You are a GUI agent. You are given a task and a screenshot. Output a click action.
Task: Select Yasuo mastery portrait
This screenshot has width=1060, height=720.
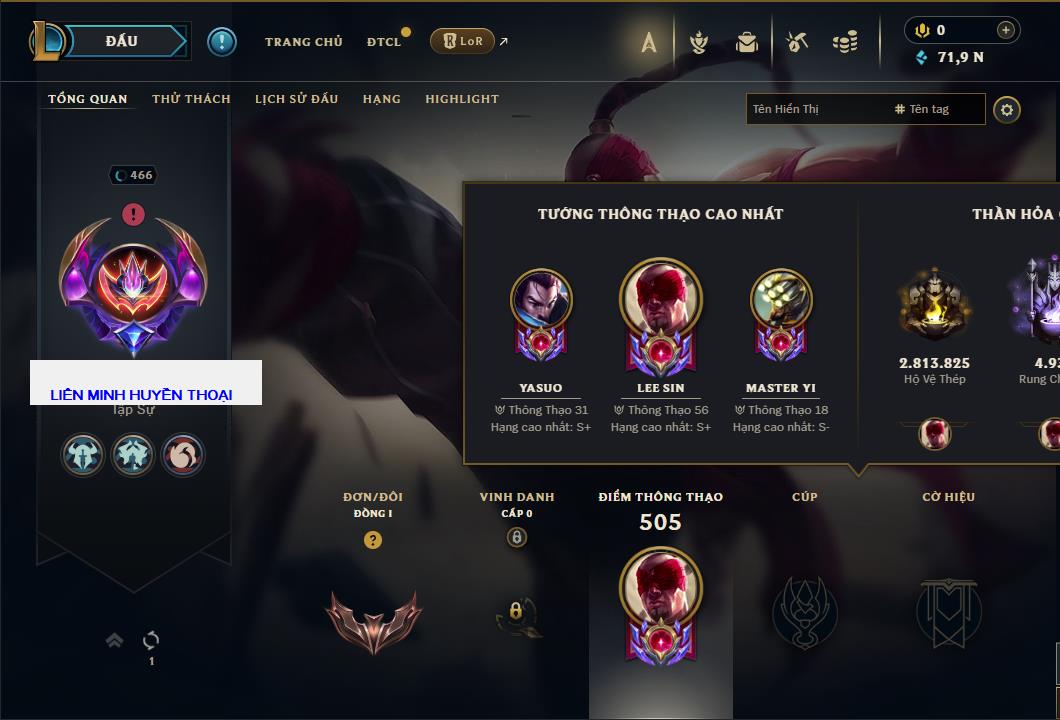coord(541,300)
